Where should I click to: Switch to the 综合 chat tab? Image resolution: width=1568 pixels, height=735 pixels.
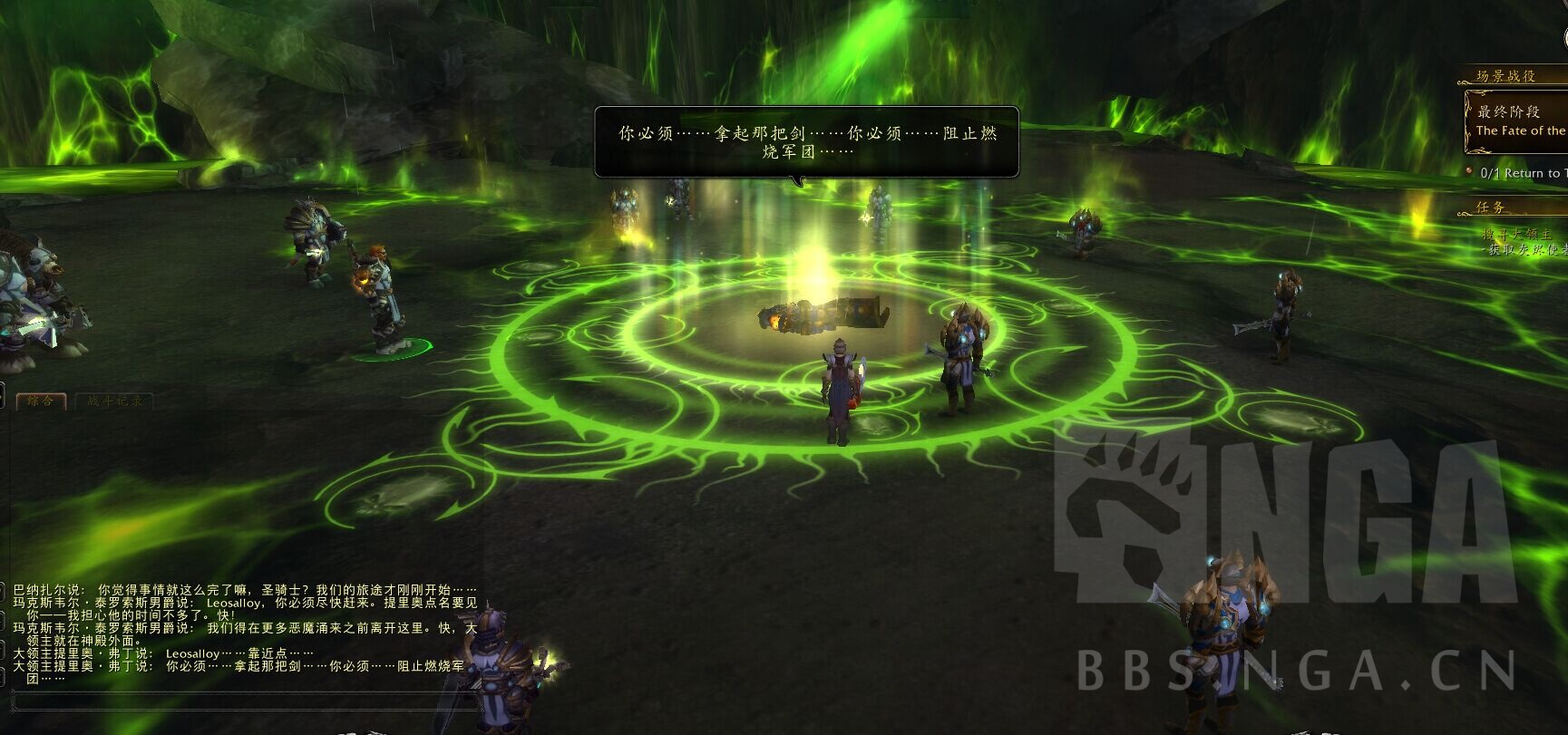click(x=41, y=401)
